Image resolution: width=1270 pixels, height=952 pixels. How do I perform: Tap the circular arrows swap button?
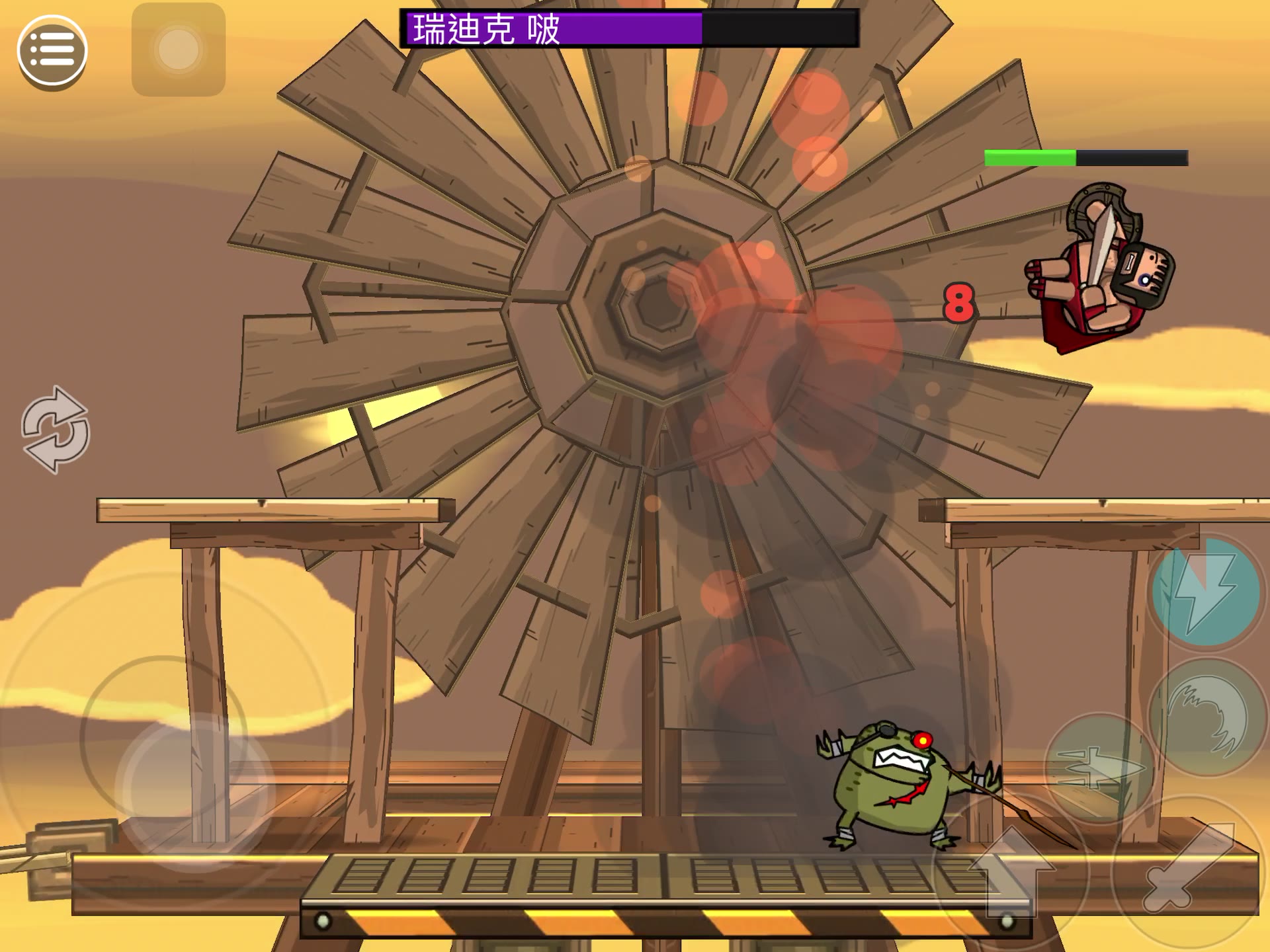[56, 430]
